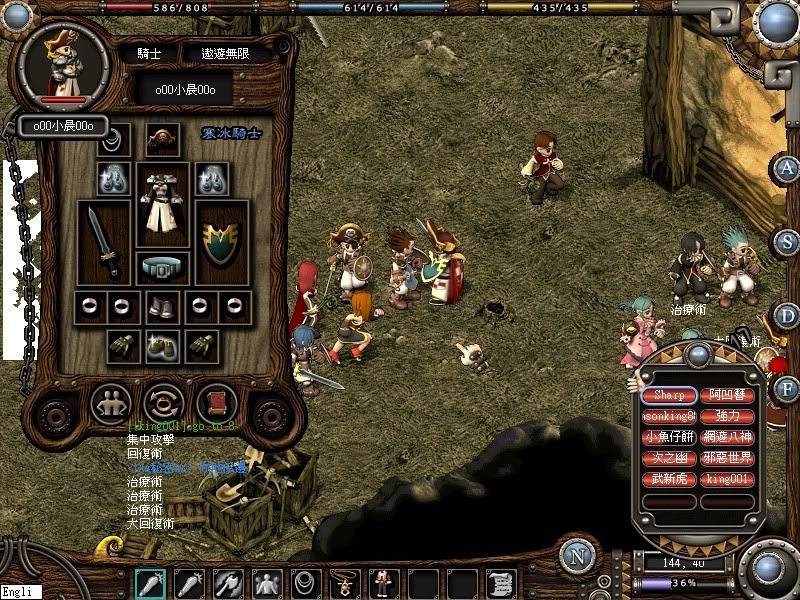
Task: Click the round A side button
Action: click(x=789, y=168)
